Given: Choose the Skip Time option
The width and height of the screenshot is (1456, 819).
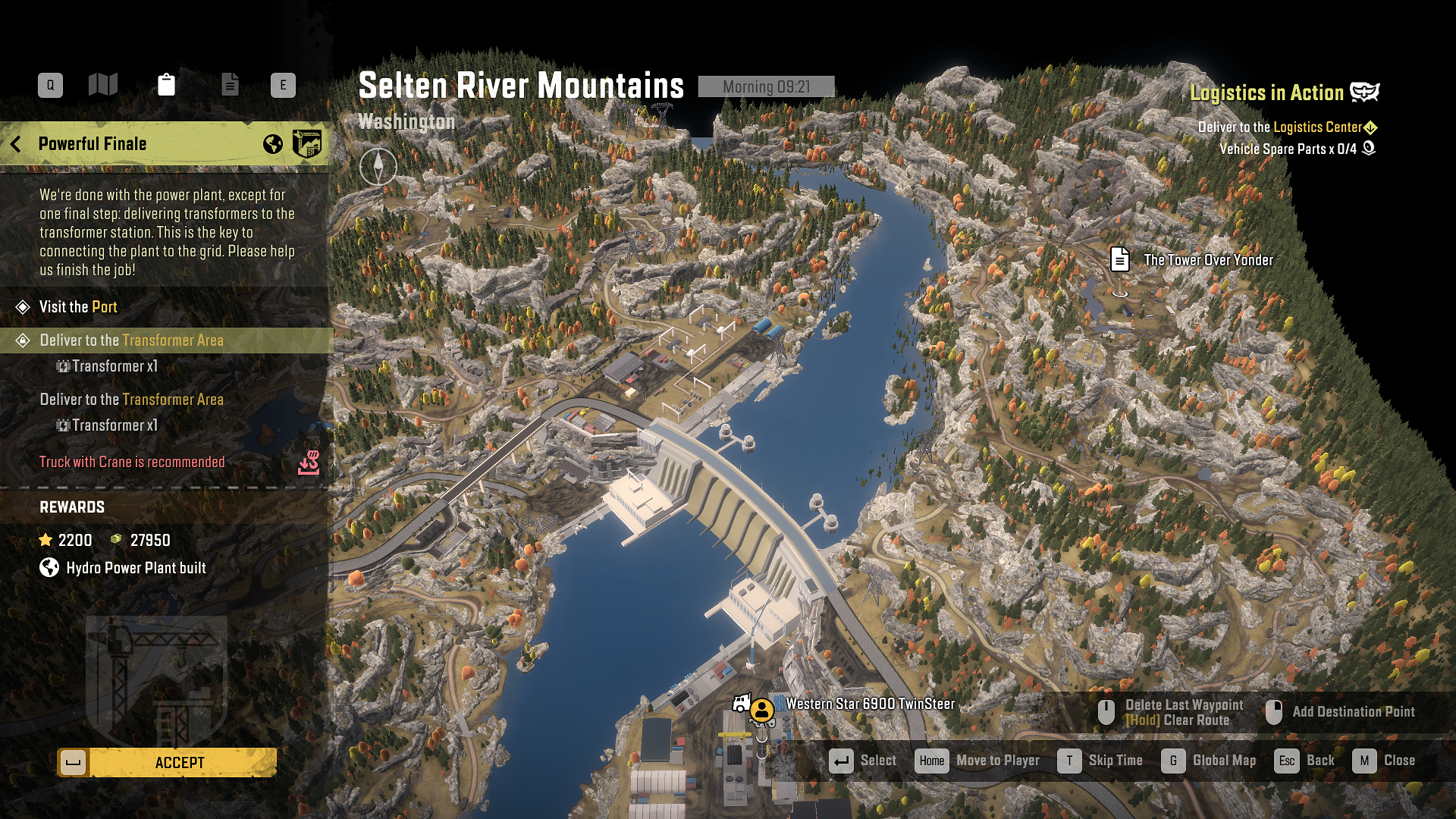Looking at the screenshot, I should 1101,761.
